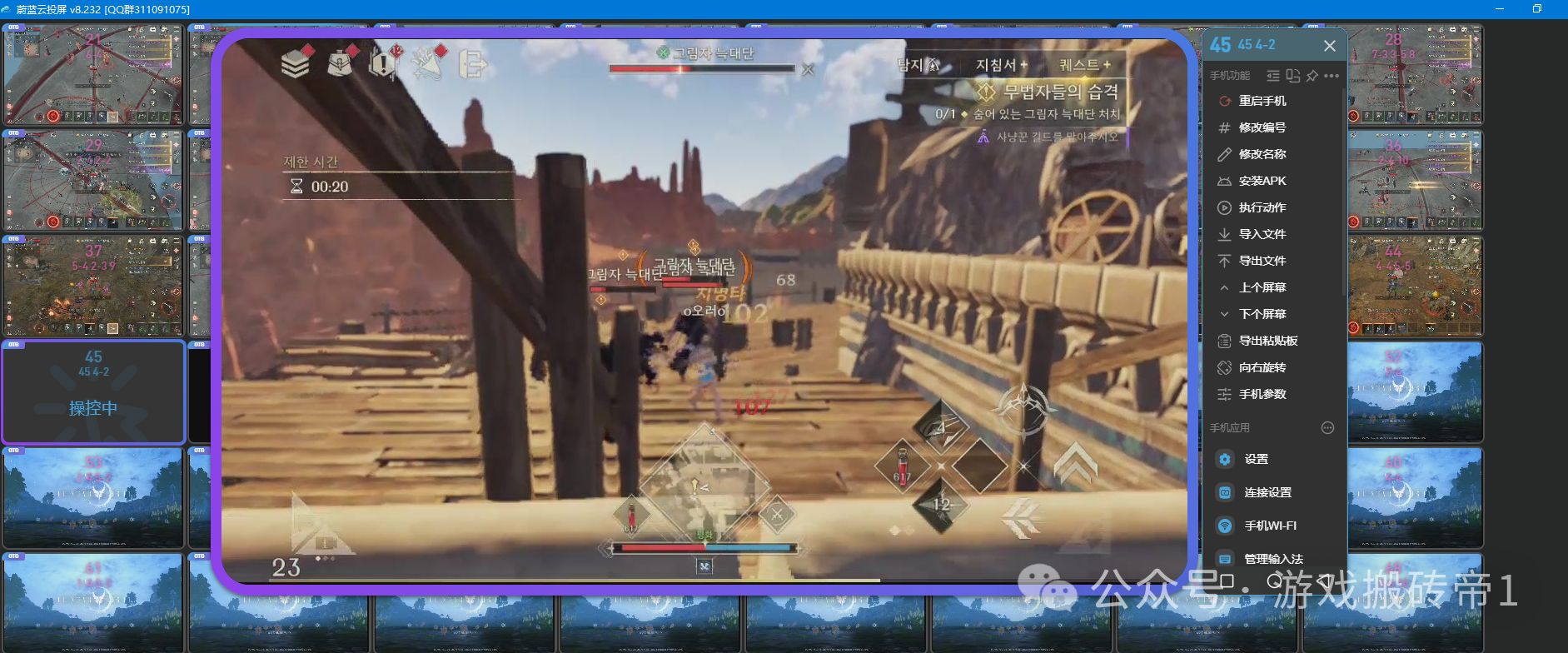Tap the triple left-chevron dash button
1568x653 pixels.
point(1021,518)
